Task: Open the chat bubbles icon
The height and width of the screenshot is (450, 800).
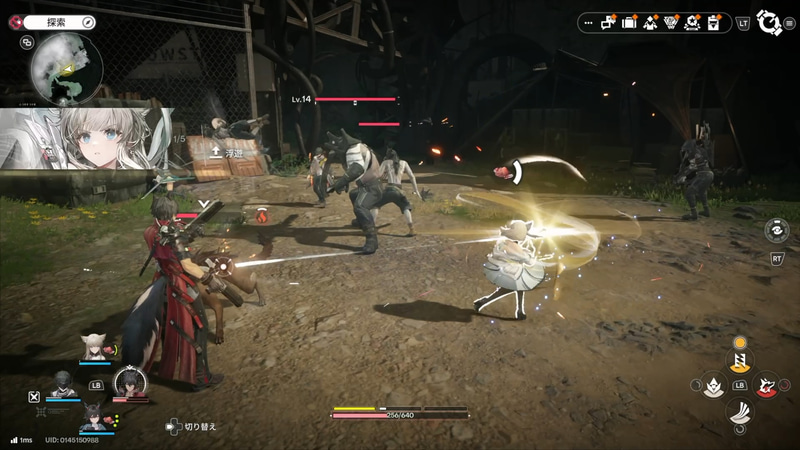Action: click(608, 23)
